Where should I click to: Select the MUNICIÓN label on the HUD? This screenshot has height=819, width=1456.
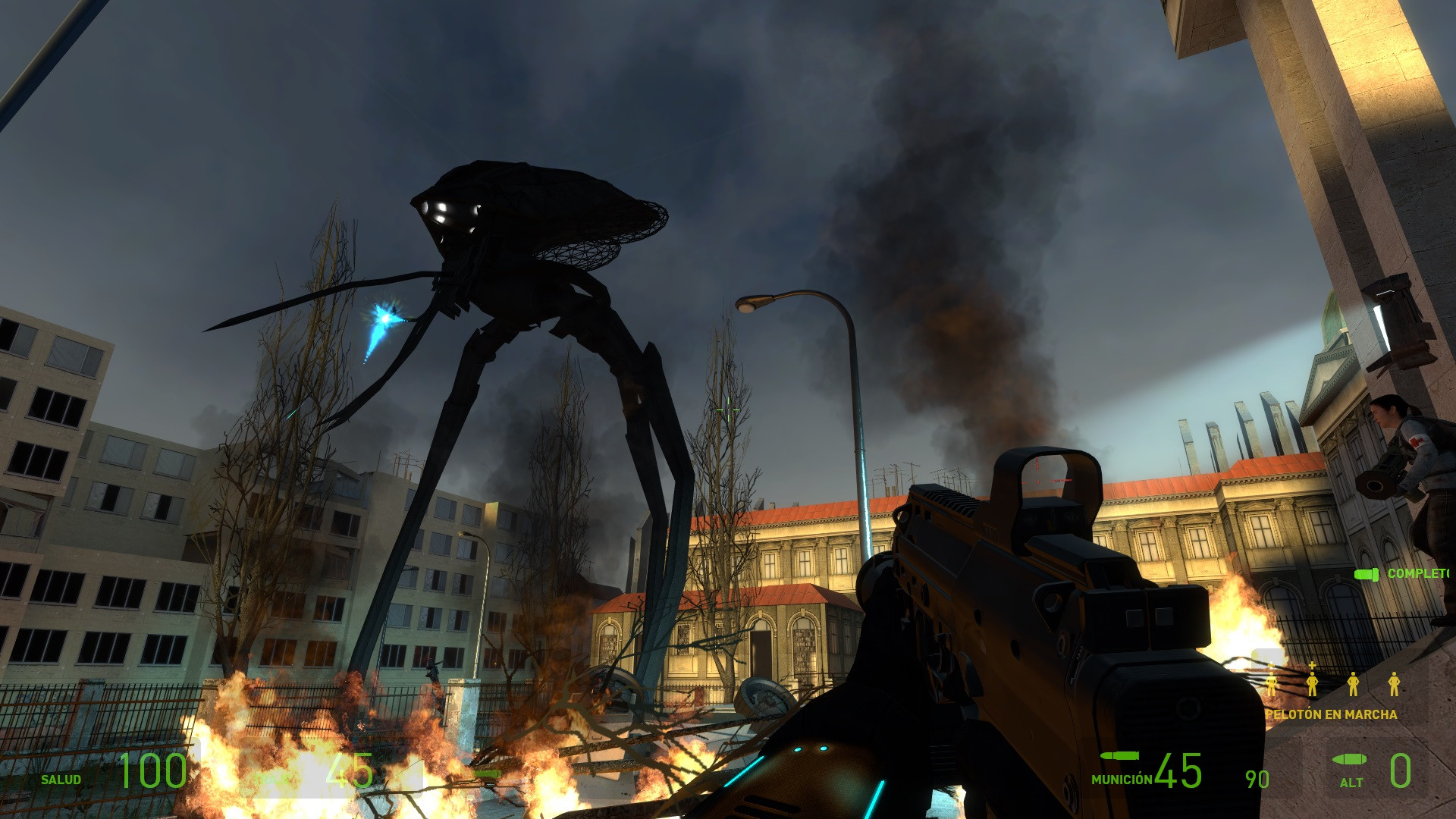click(1121, 779)
